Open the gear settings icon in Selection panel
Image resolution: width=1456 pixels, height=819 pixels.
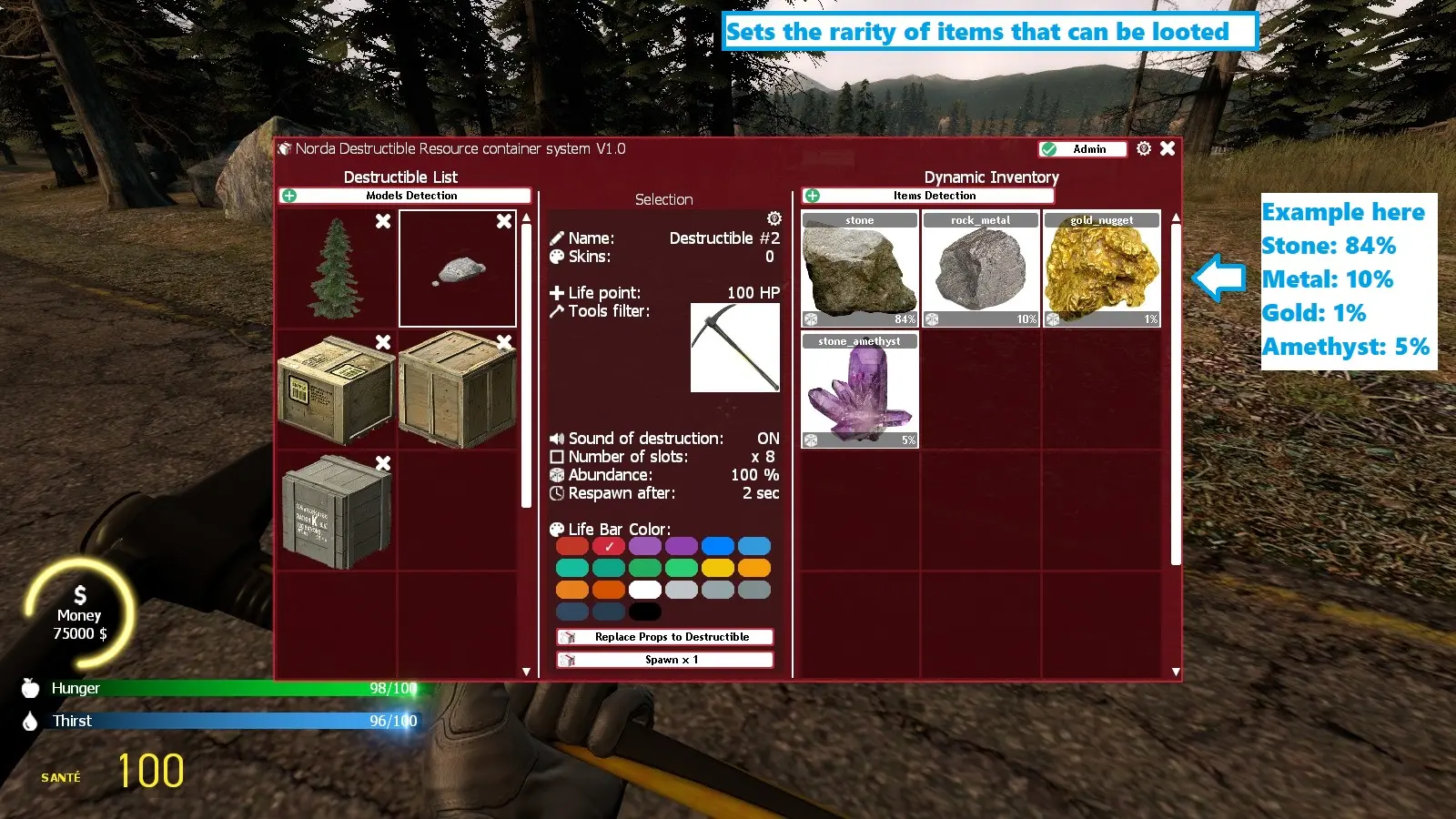[x=773, y=218]
